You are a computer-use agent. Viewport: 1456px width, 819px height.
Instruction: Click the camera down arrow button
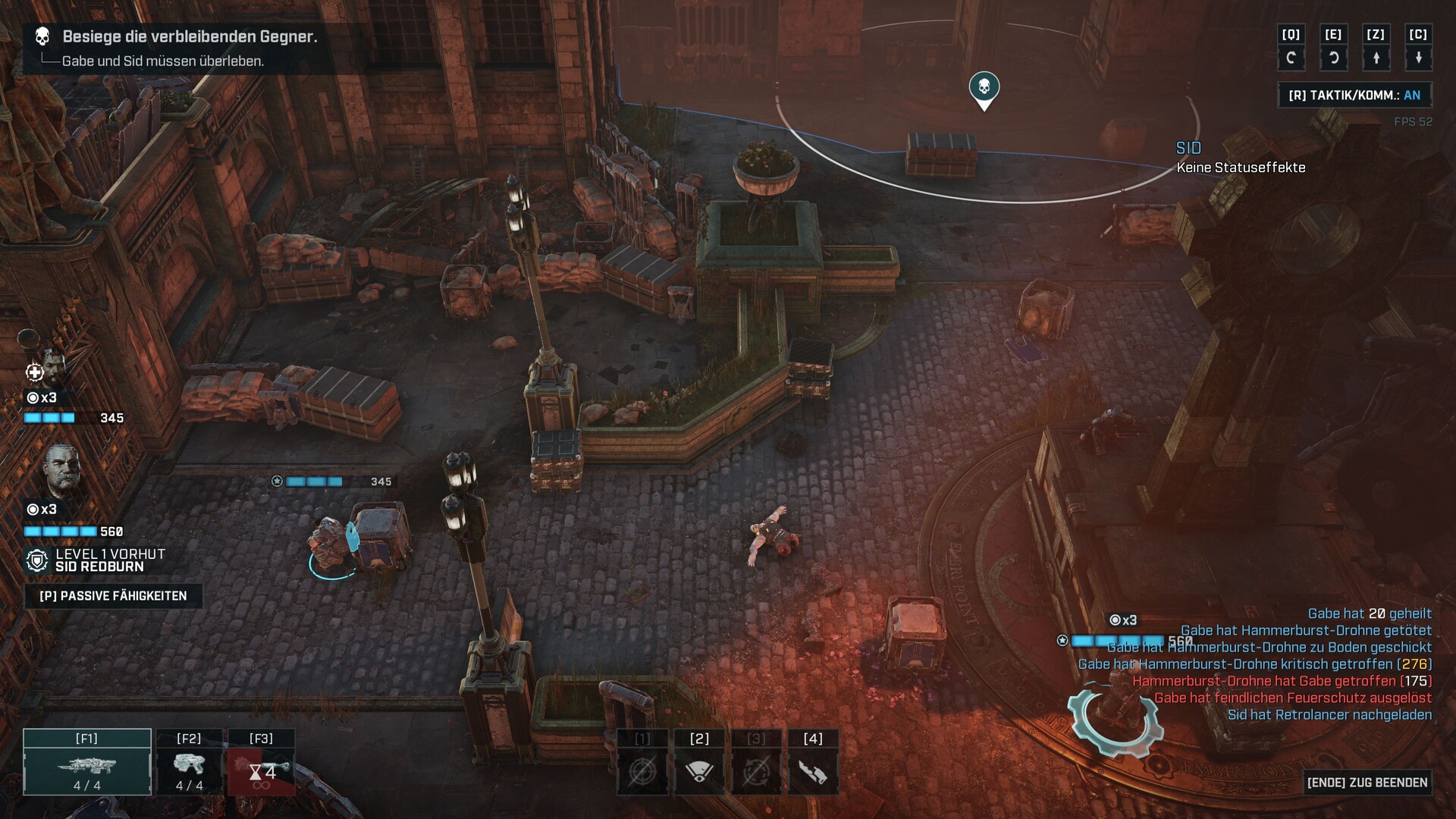[x=1418, y=58]
